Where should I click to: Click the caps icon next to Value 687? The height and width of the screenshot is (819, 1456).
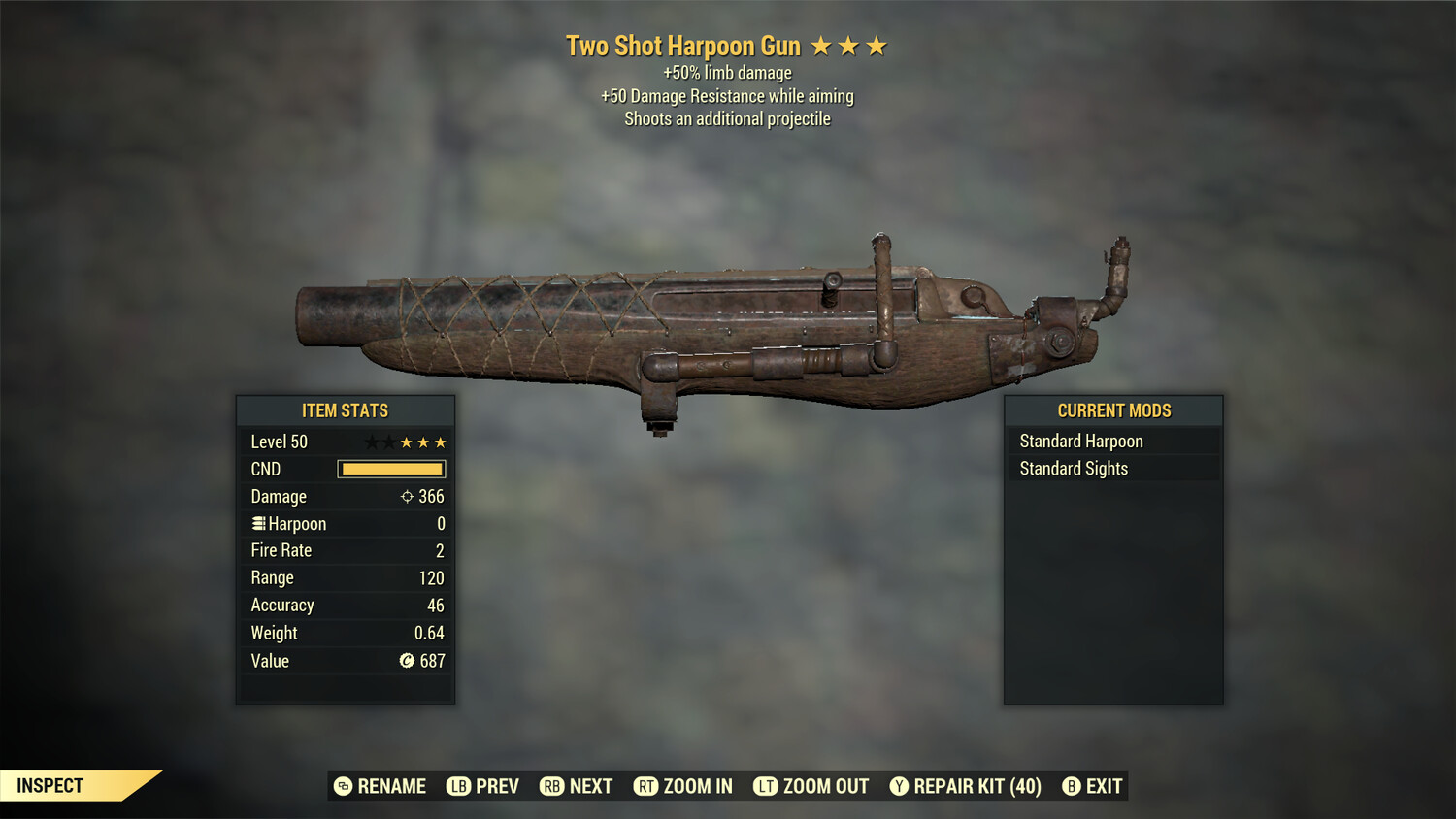(x=408, y=661)
